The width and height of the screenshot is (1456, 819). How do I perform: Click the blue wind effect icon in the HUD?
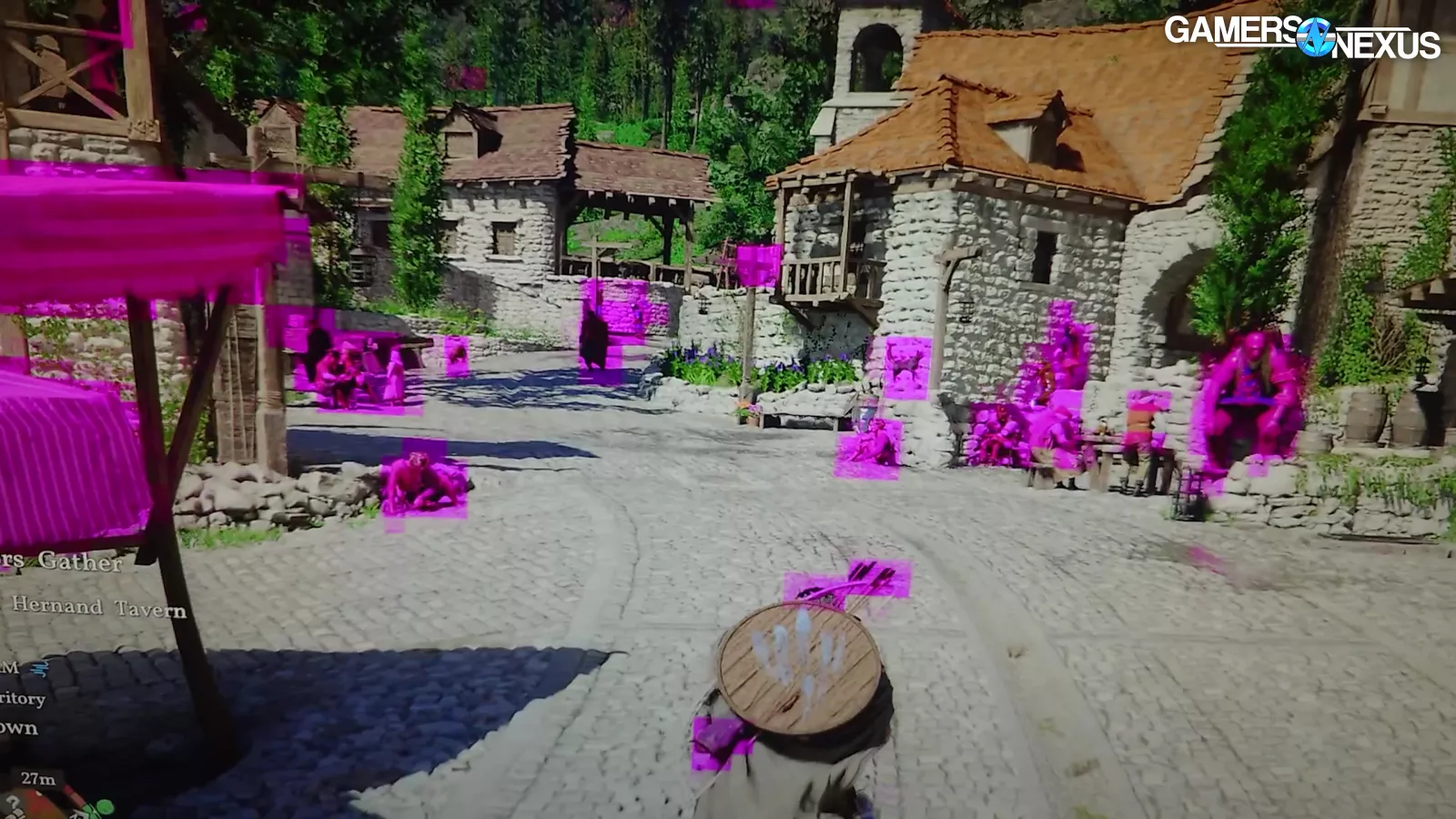pos(39,668)
